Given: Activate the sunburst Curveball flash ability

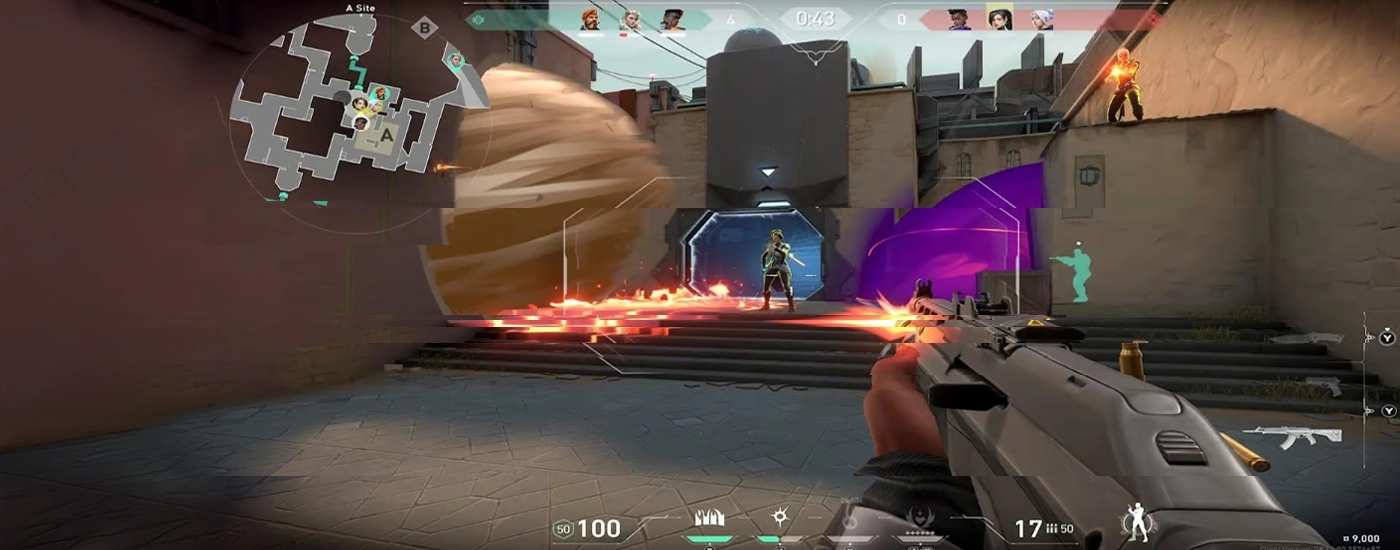Looking at the screenshot, I should tap(780, 517).
